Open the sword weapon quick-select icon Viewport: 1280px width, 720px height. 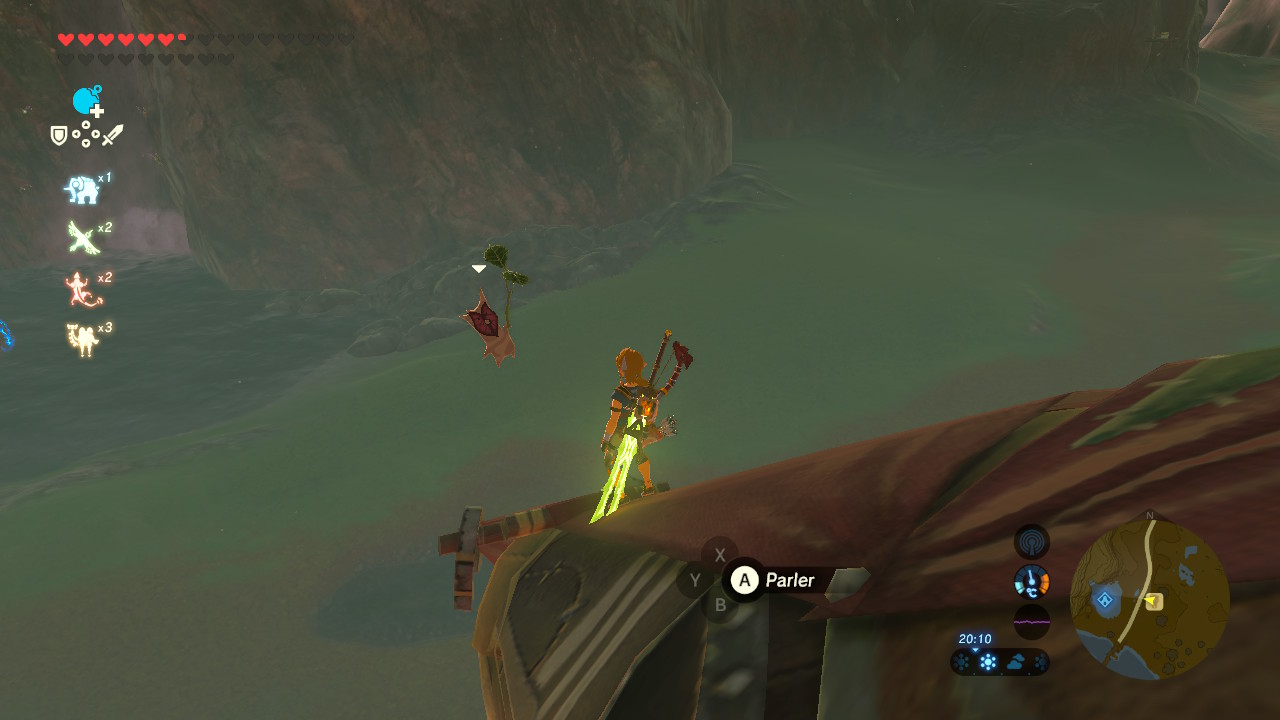[112, 135]
